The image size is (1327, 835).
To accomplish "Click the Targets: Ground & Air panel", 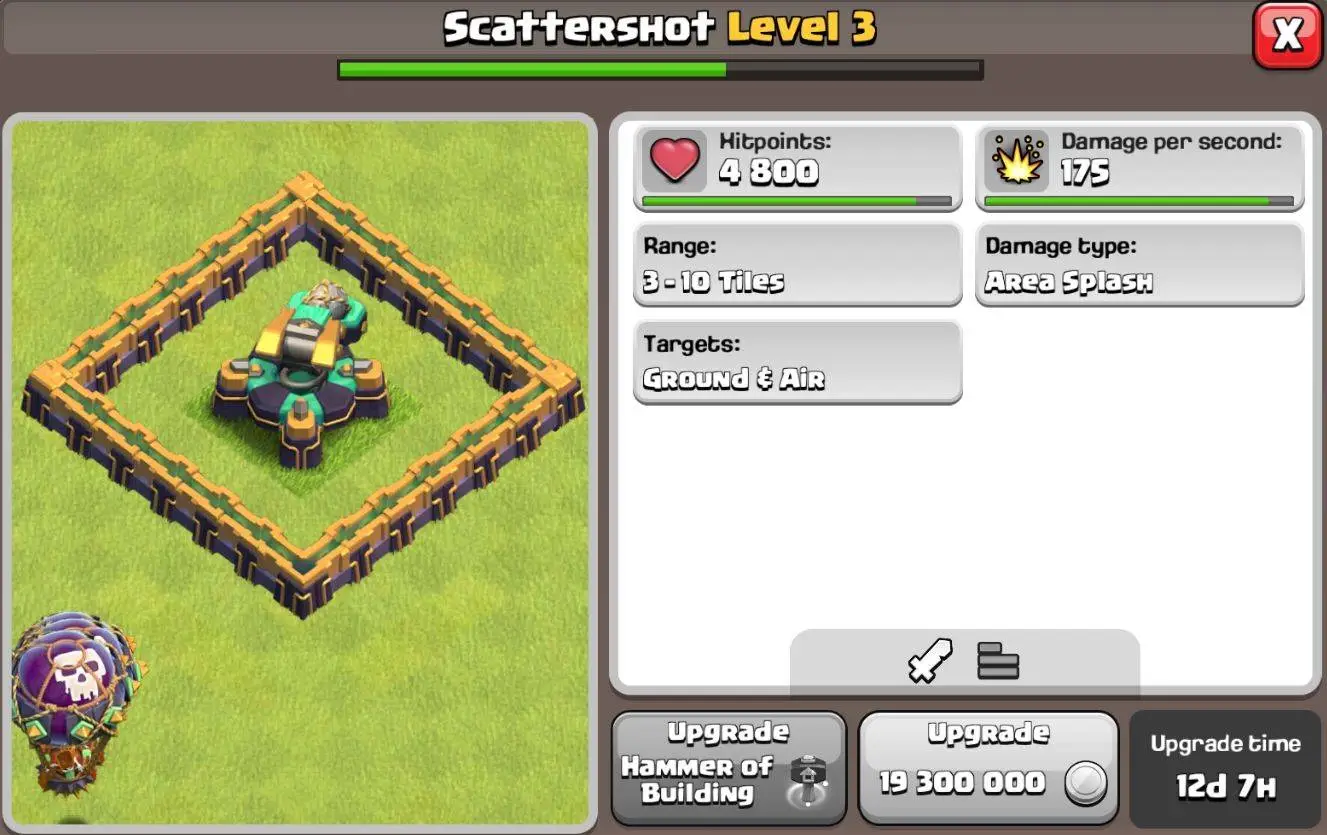I will [797, 361].
